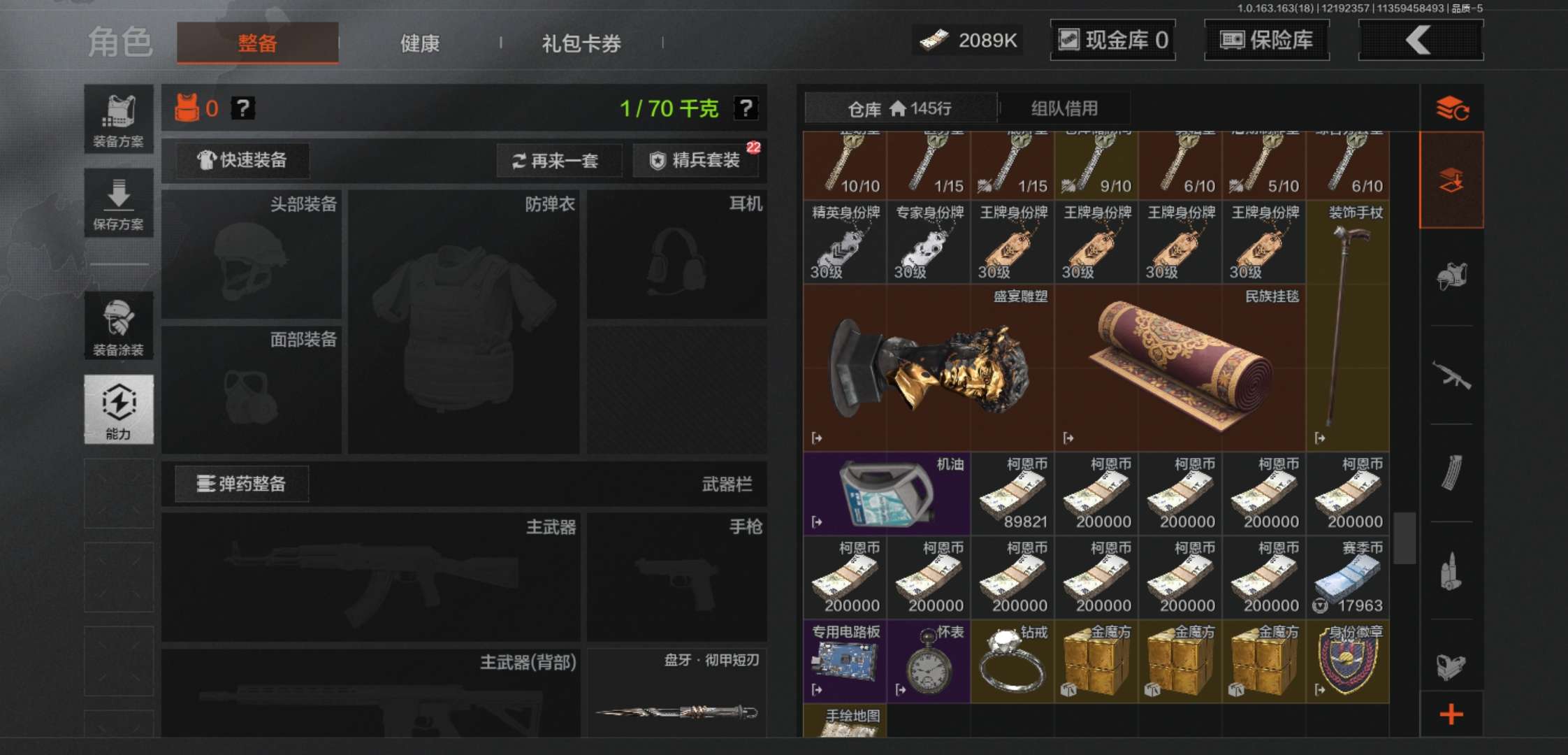
Task: Select the 装备涂装 equipment paint icon
Action: tap(118, 325)
